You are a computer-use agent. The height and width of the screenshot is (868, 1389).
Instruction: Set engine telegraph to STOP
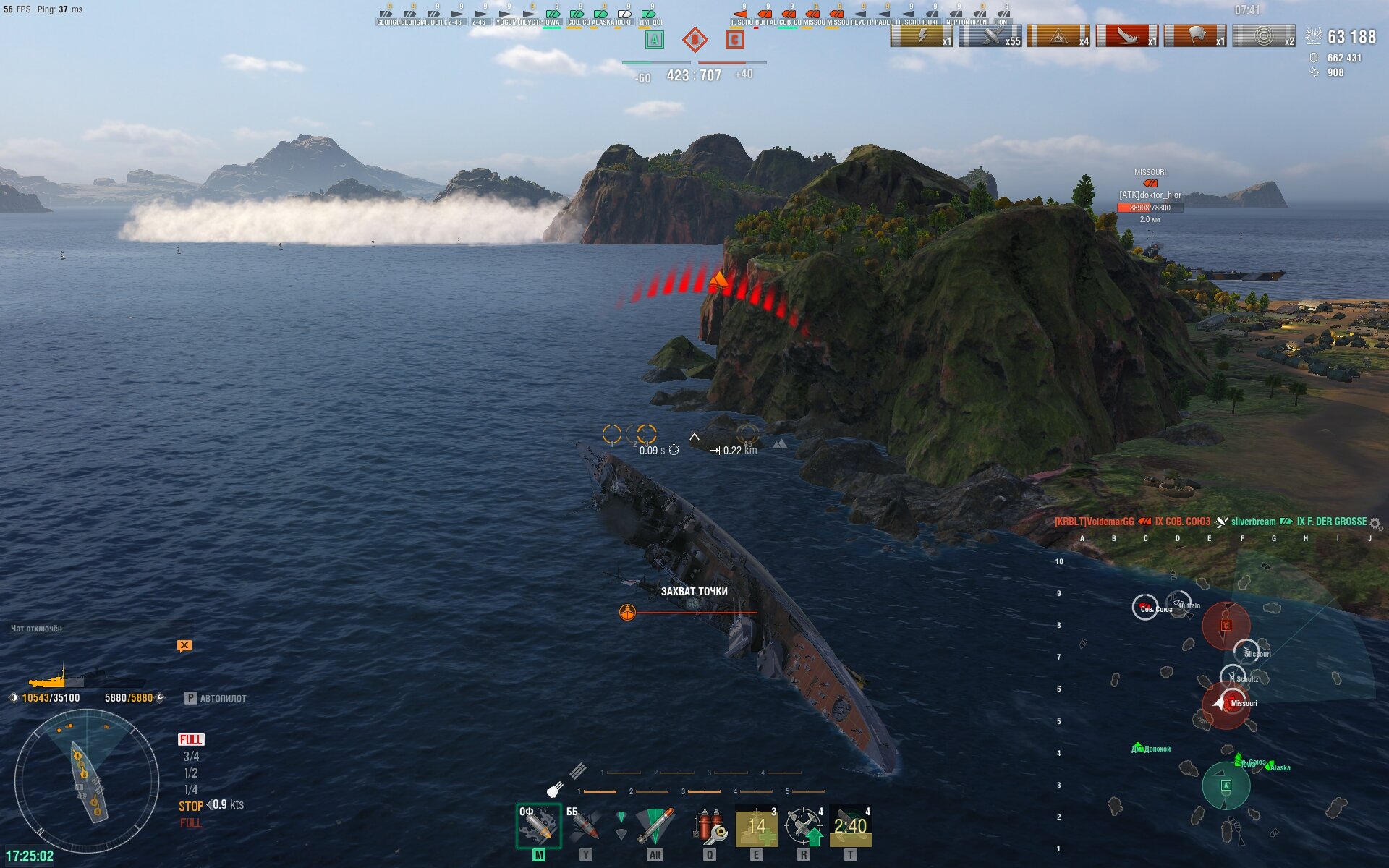pos(191,806)
